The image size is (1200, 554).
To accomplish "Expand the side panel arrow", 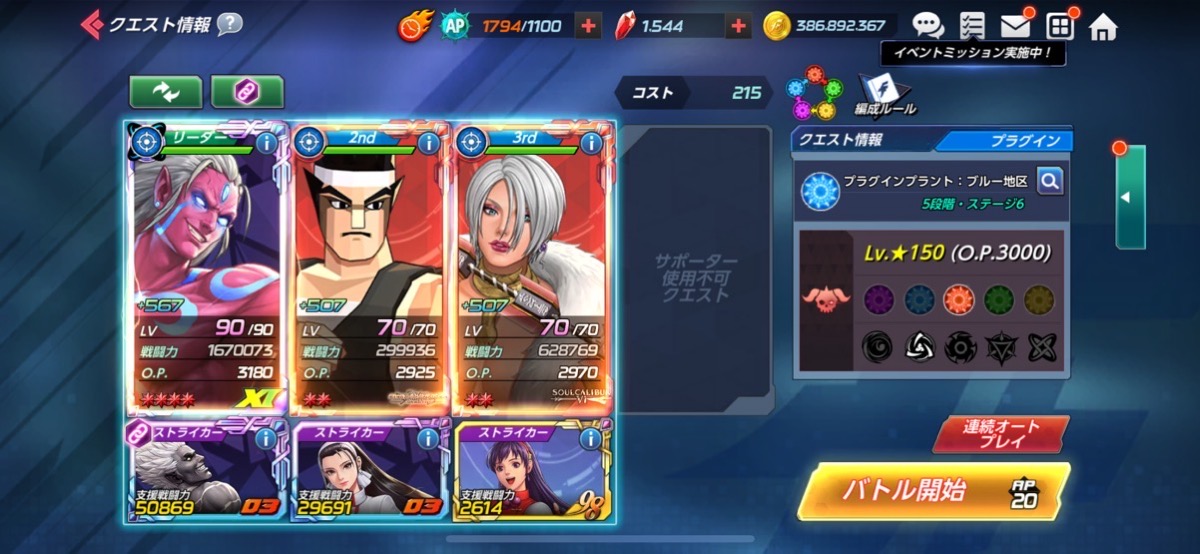I will point(1129,197).
